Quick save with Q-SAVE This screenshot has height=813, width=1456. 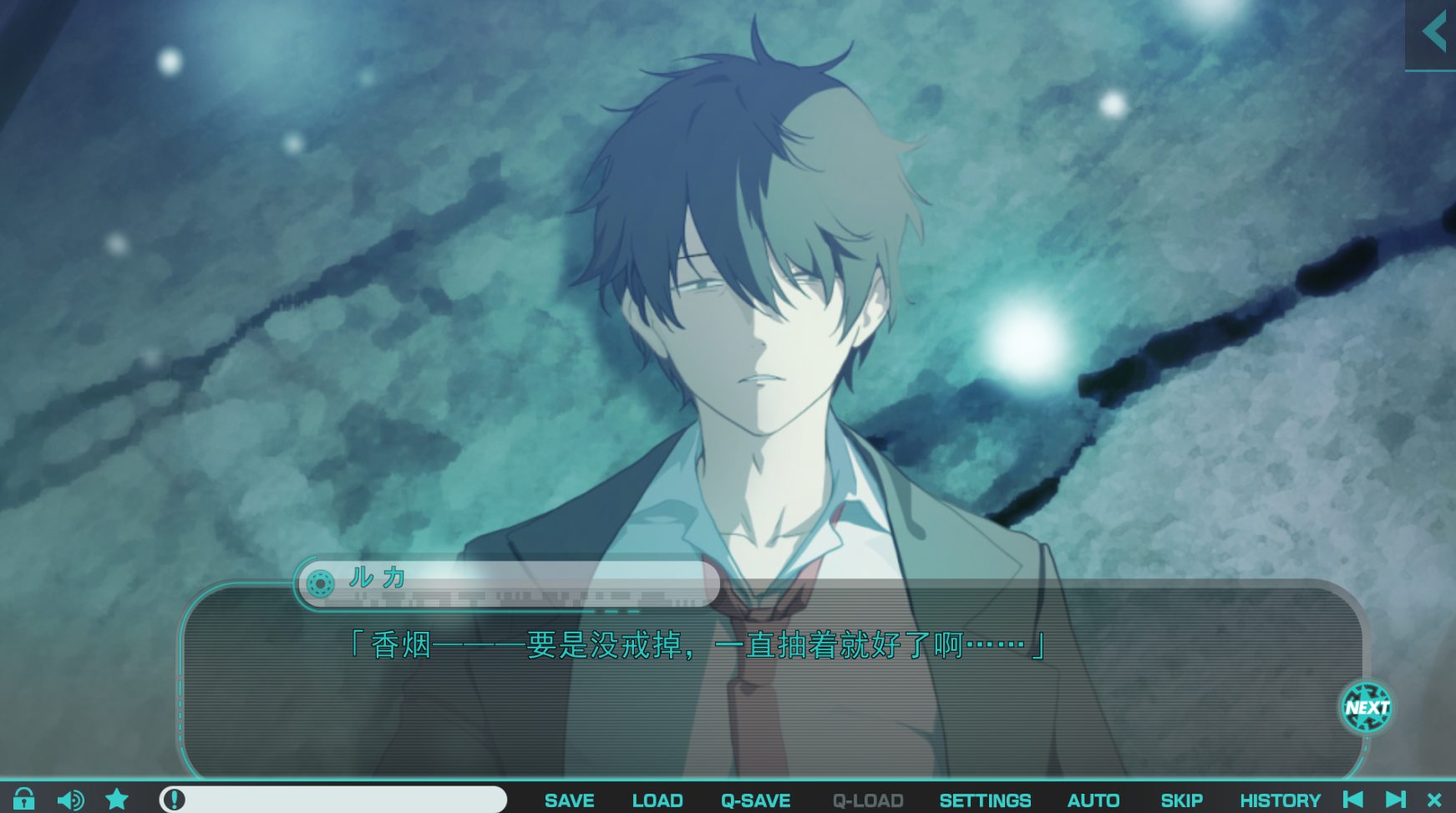tap(756, 800)
